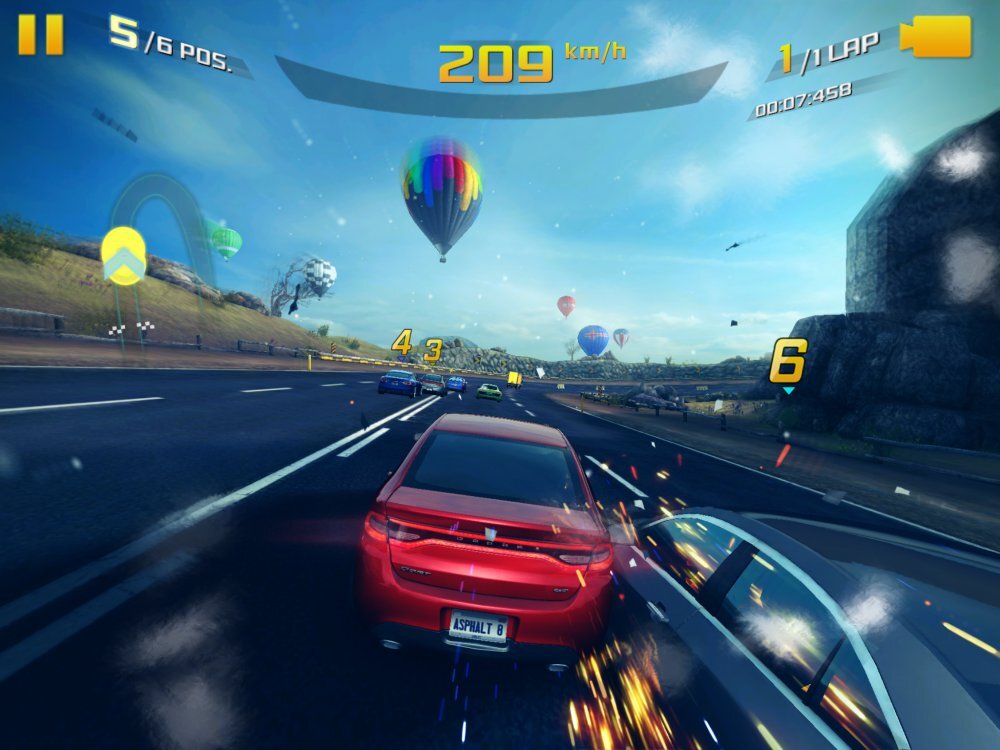
Task: Pause the race with the pause button
Action: tap(41, 35)
